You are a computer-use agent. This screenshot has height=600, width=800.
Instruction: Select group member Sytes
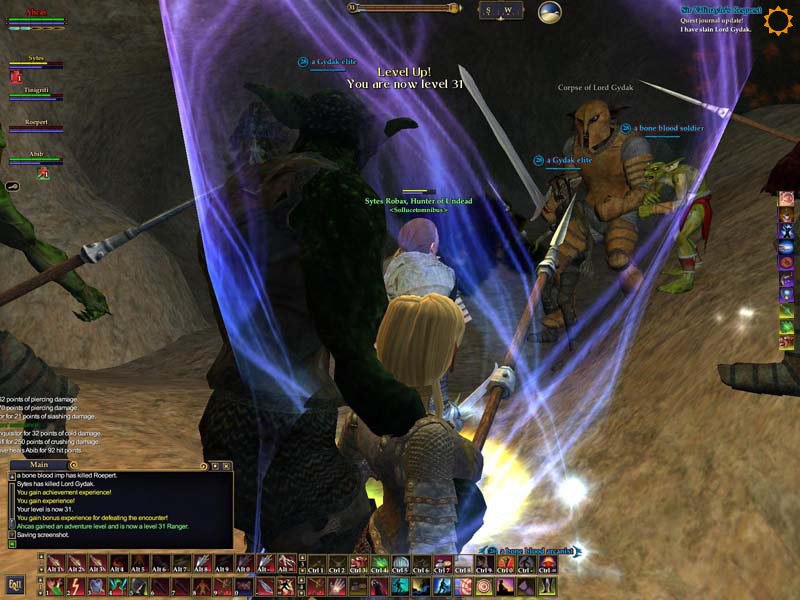[x=36, y=60]
